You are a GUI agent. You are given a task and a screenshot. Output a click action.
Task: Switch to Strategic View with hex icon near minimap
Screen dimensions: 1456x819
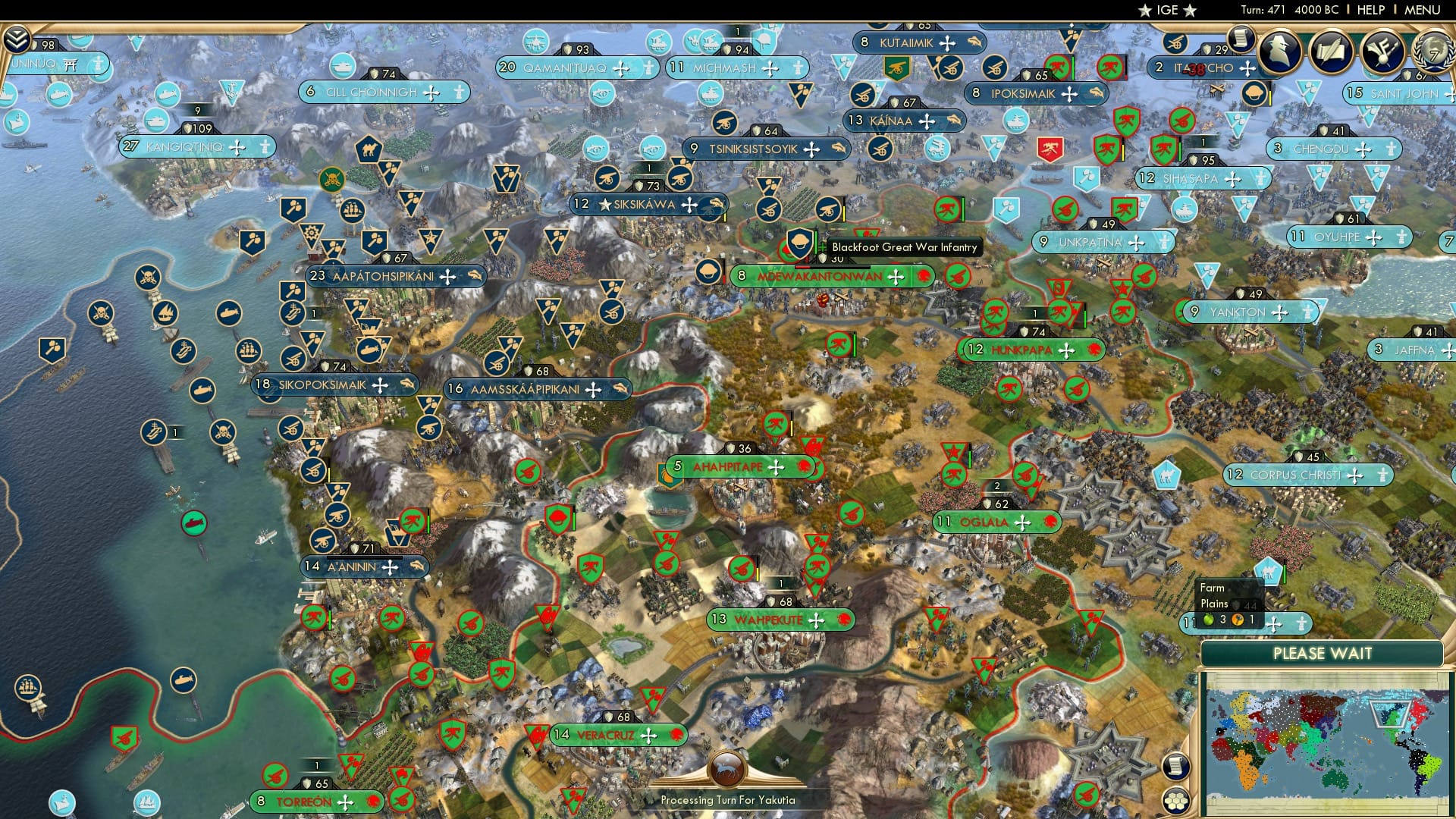(1176, 802)
